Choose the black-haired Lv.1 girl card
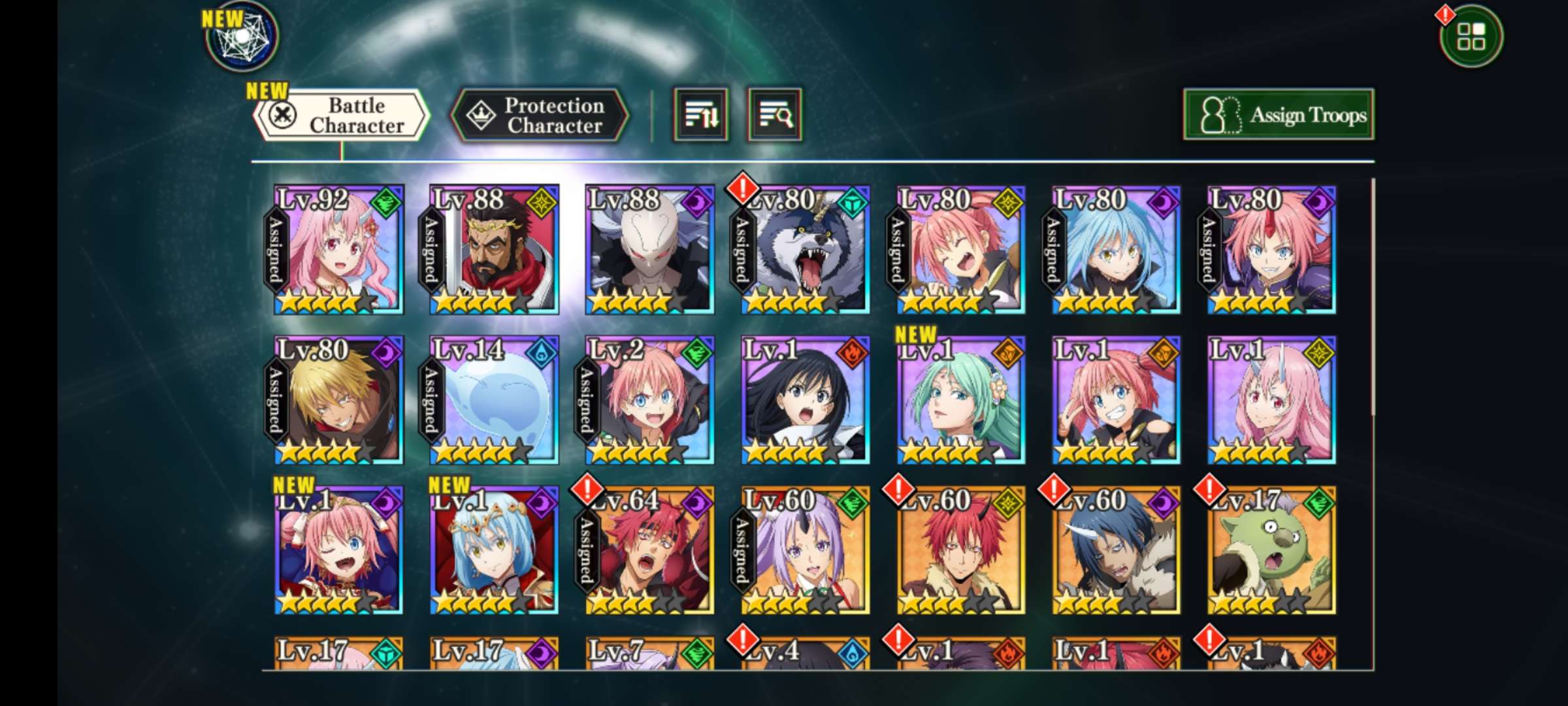Screen dimensions: 1568x706 (x=805, y=400)
